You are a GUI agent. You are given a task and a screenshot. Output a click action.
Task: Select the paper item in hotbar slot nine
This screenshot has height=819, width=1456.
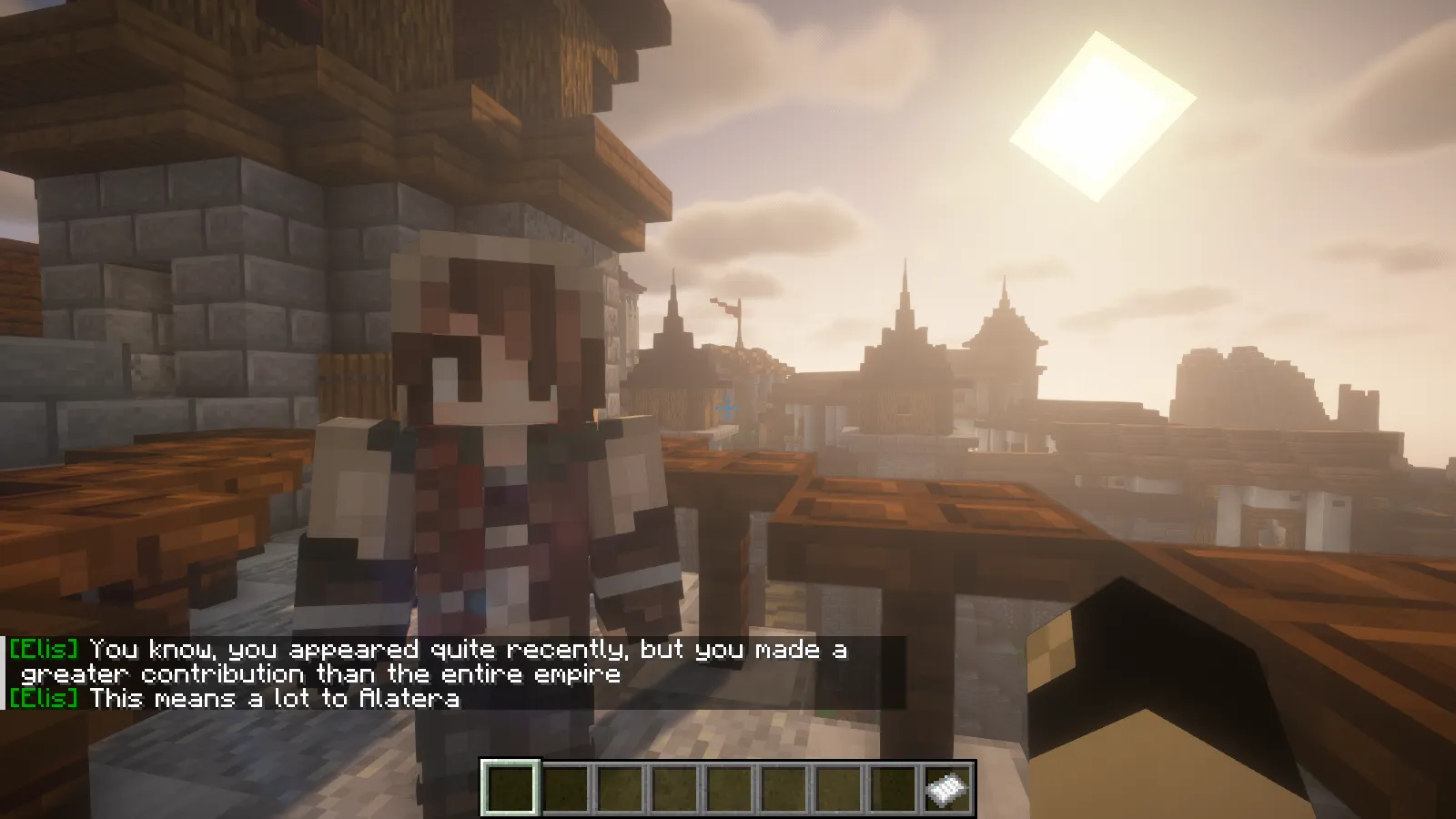[948, 788]
